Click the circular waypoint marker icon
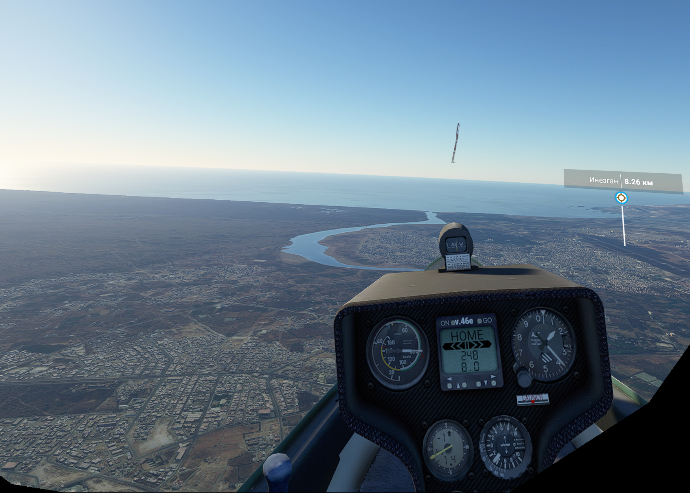This screenshot has height=493, width=690. click(x=621, y=198)
